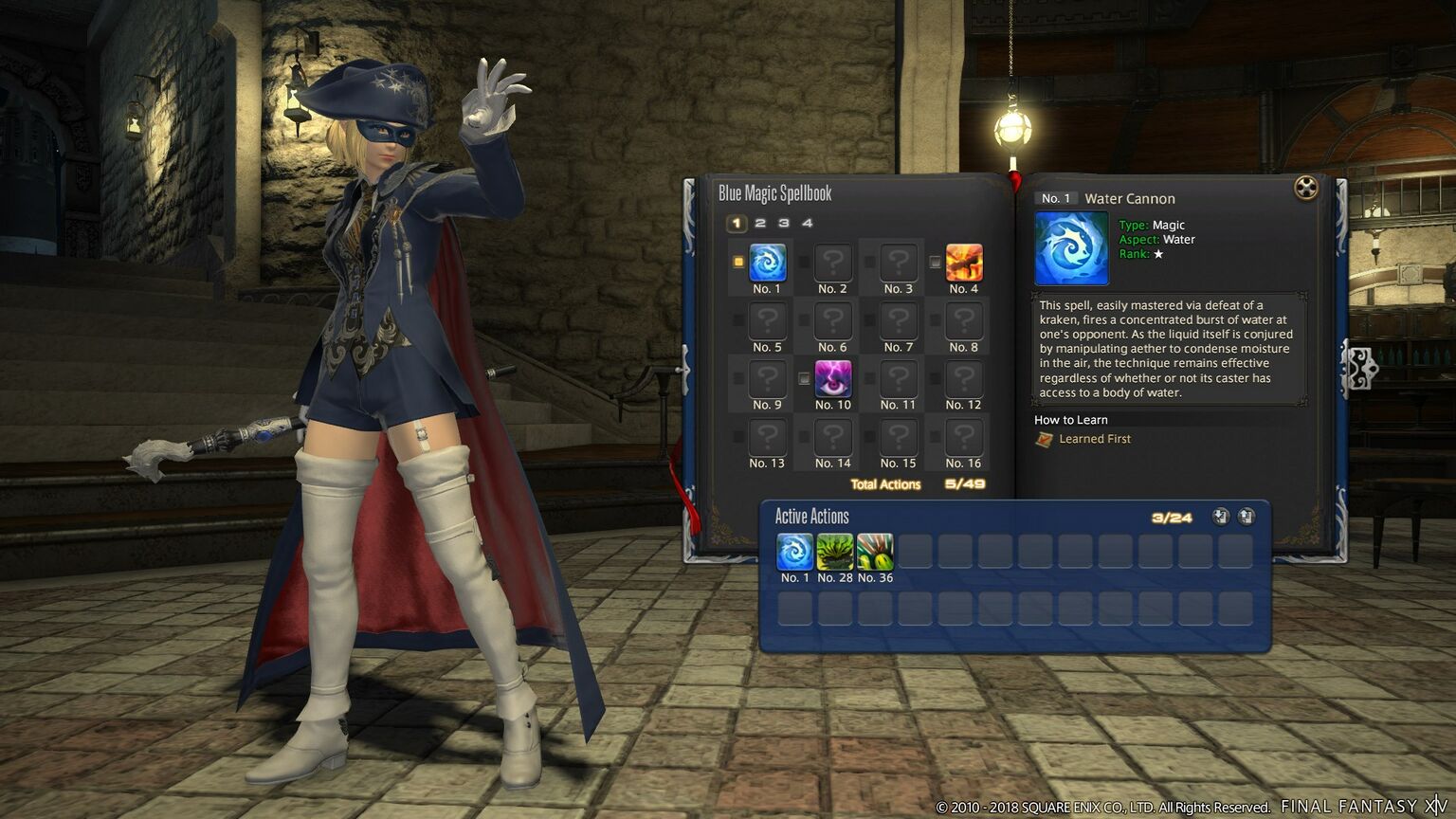Click the save active set button with up arrow
The height and width of the screenshot is (819, 1456).
point(1246,517)
